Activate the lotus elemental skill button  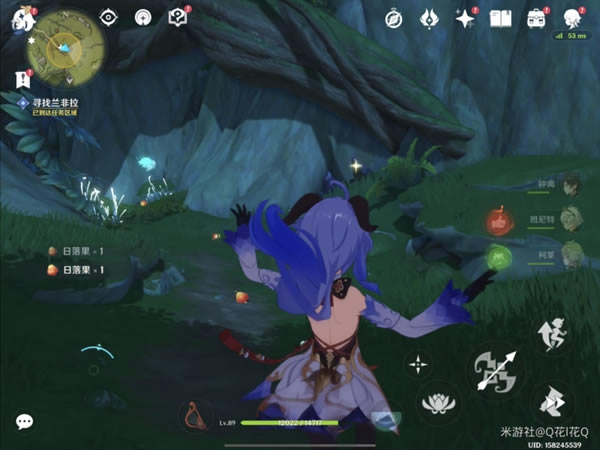click(438, 405)
